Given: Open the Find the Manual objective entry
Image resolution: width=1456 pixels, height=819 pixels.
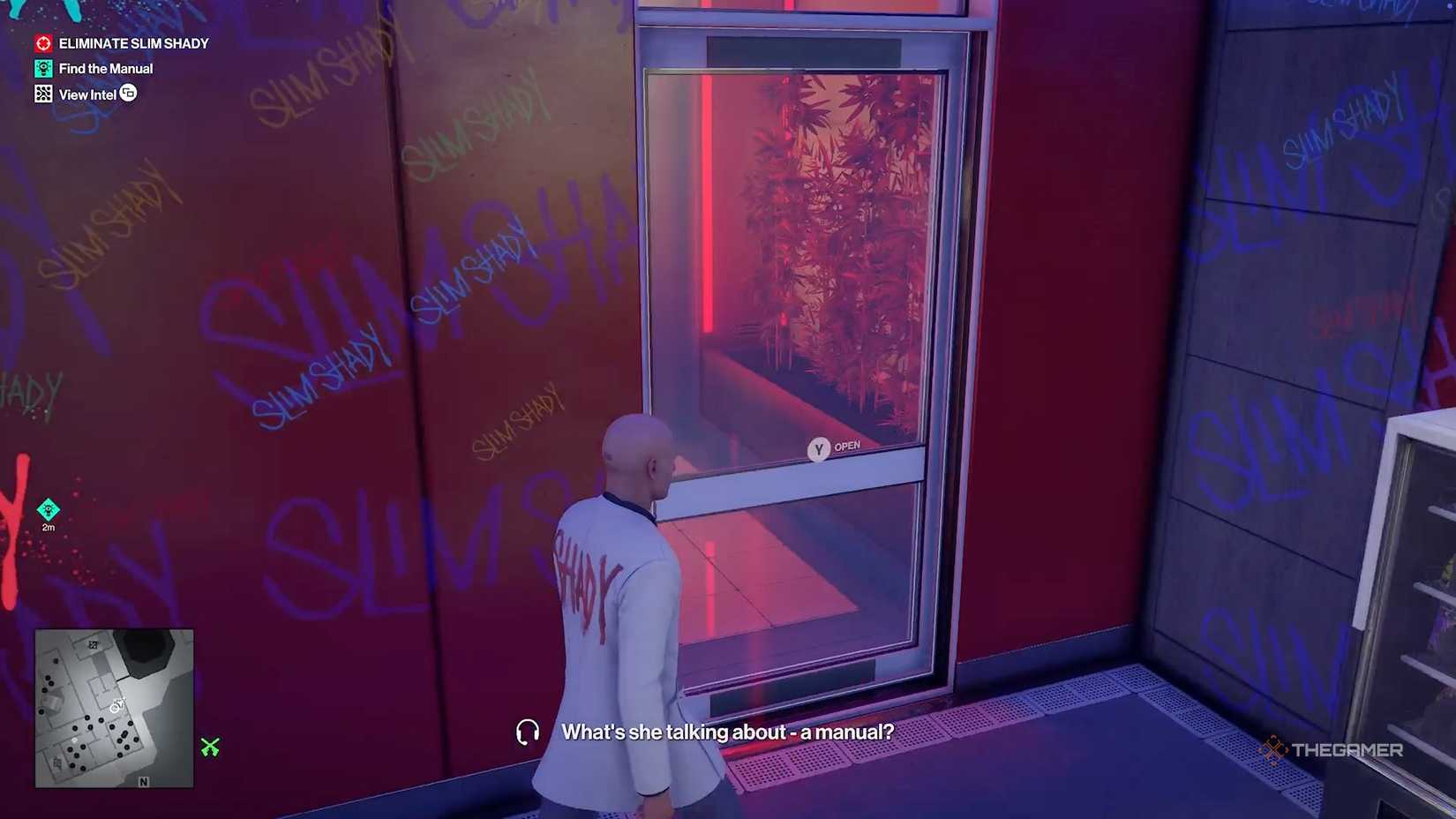Looking at the screenshot, I should click(x=106, y=68).
